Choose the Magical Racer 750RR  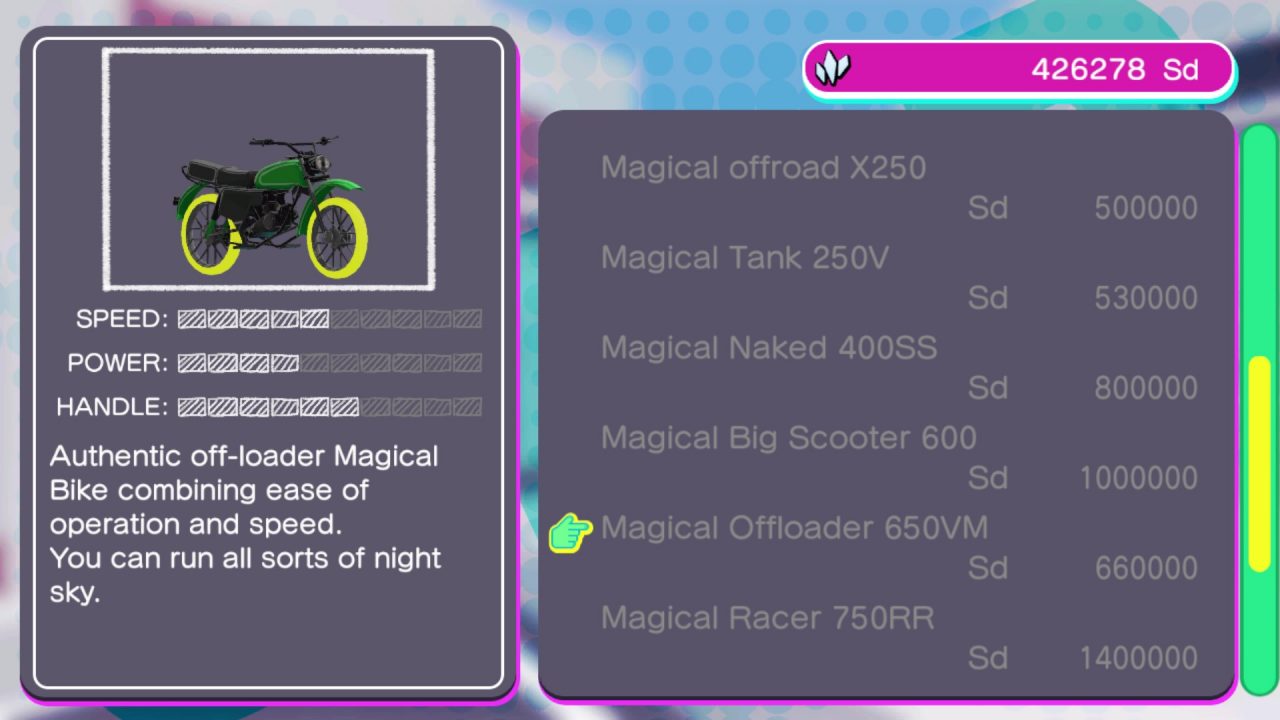[x=768, y=618]
